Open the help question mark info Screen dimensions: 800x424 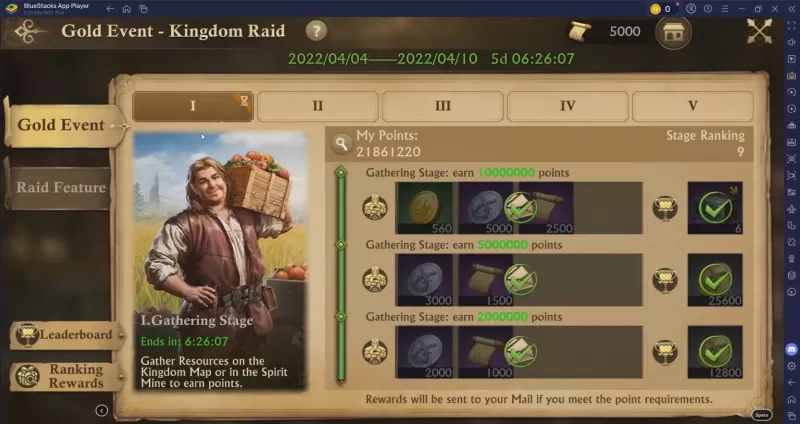(317, 31)
